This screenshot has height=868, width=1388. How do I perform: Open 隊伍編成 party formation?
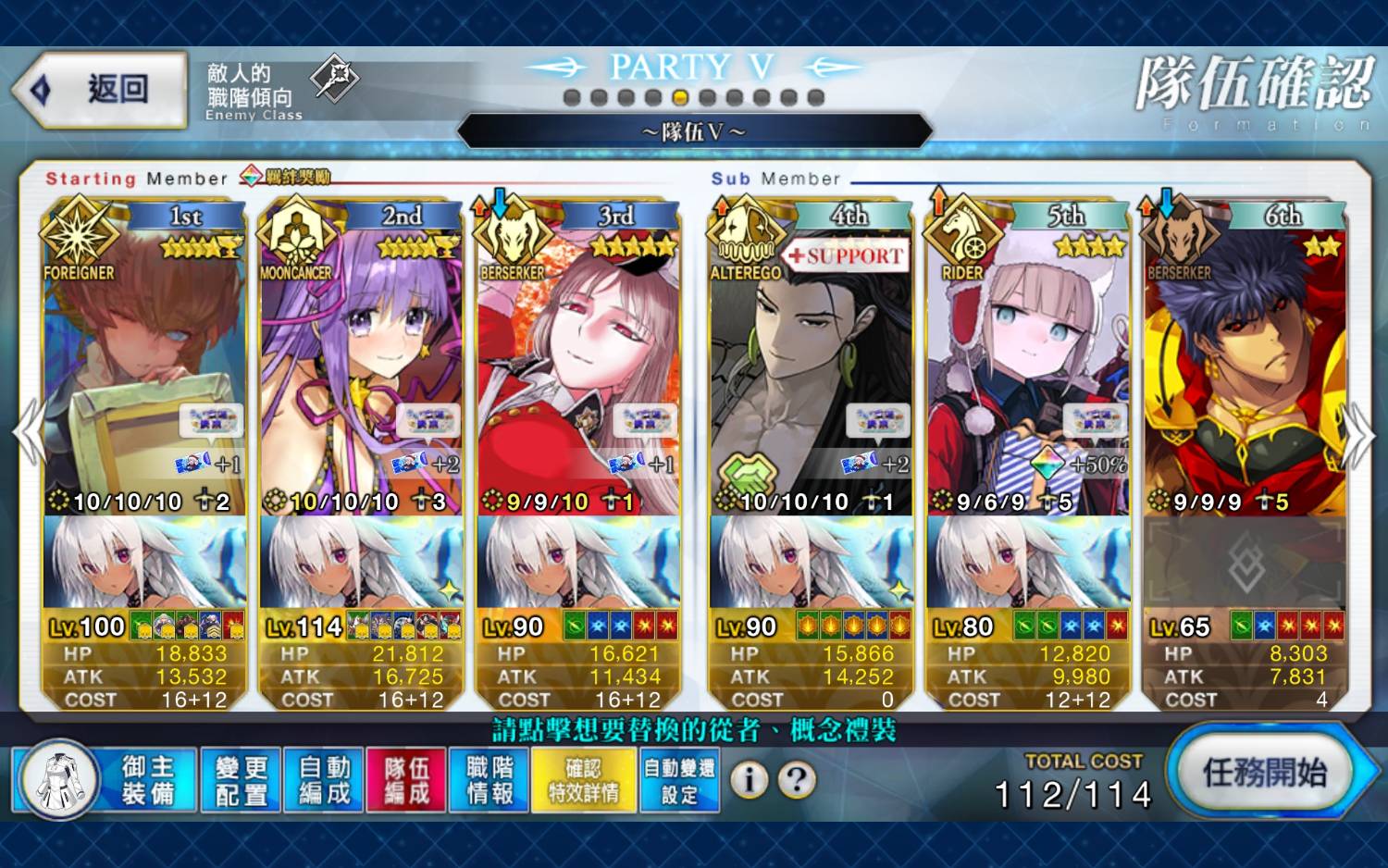(407, 780)
